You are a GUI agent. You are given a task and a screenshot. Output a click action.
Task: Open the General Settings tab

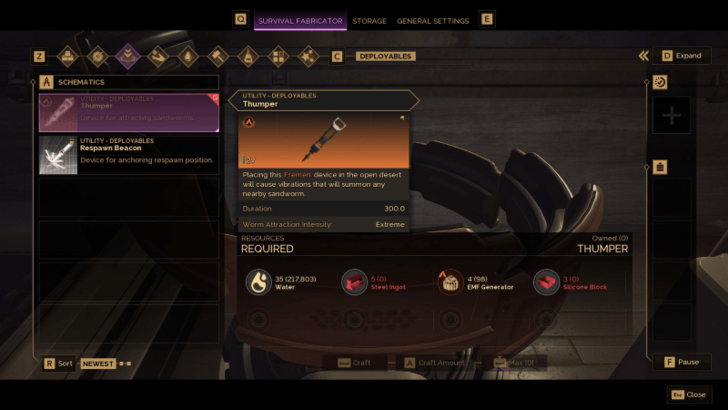point(435,20)
